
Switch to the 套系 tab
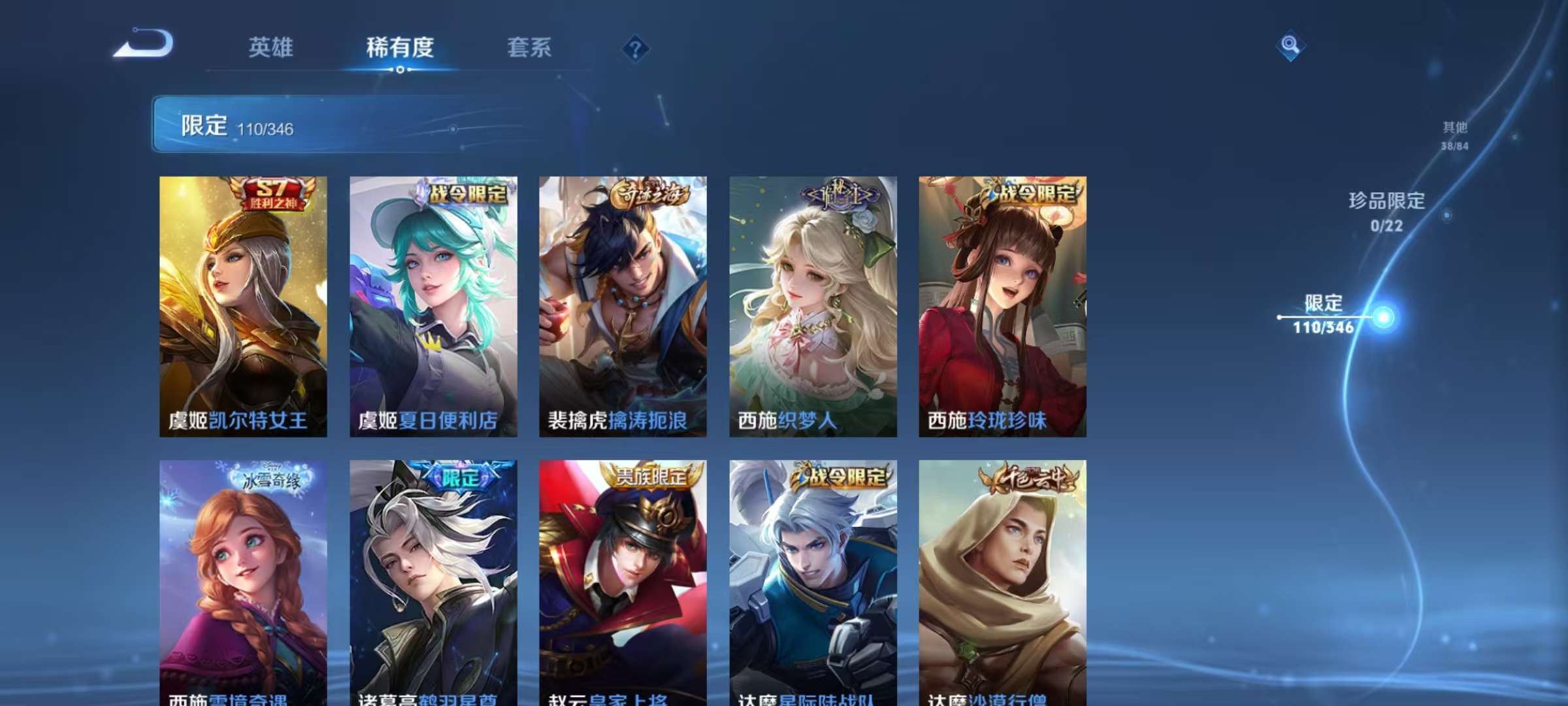[529, 48]
